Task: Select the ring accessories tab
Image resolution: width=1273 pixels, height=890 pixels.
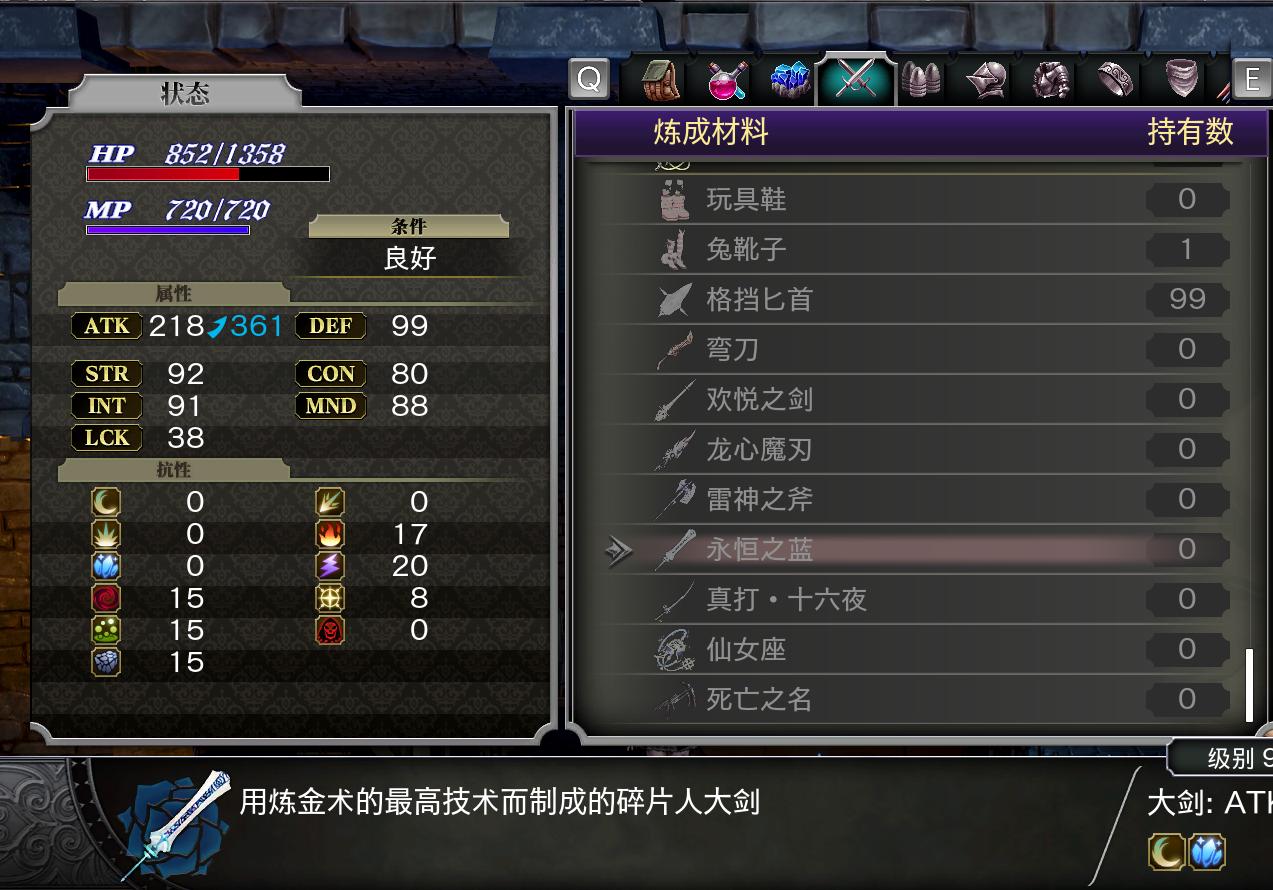Action: coord(1116,80)
